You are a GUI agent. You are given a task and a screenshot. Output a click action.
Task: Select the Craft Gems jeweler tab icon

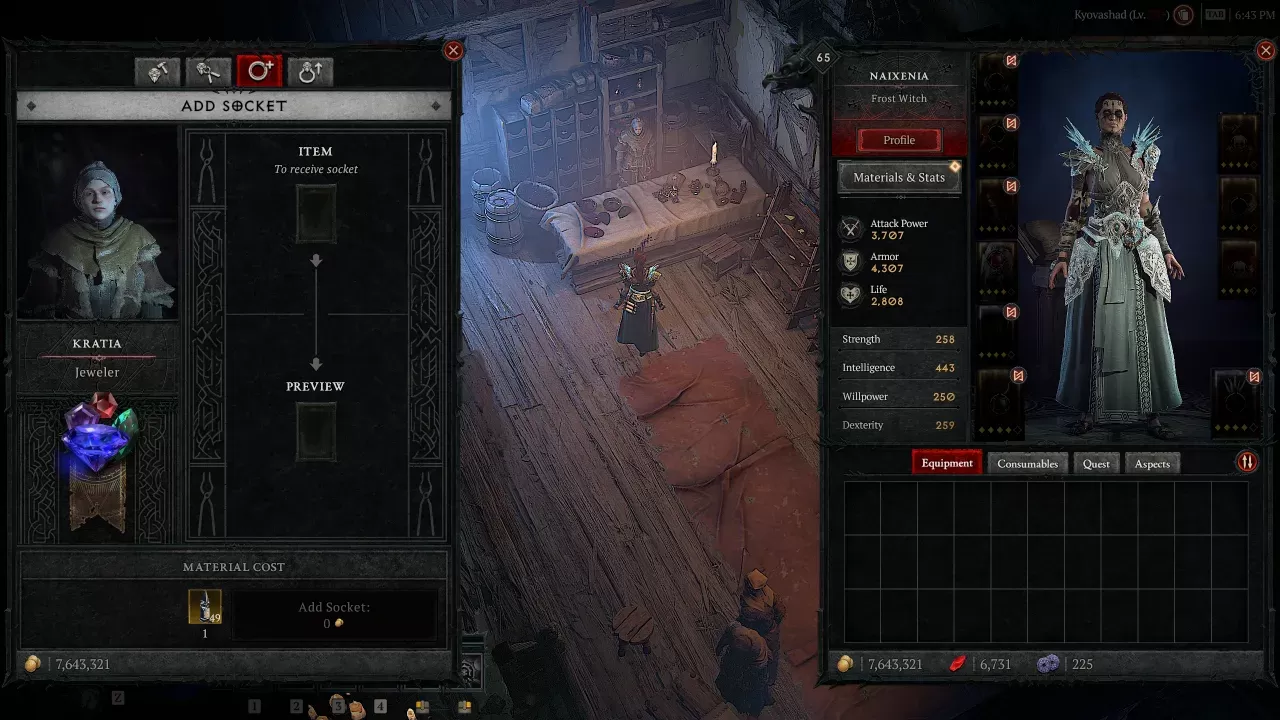tap(157, 70)
